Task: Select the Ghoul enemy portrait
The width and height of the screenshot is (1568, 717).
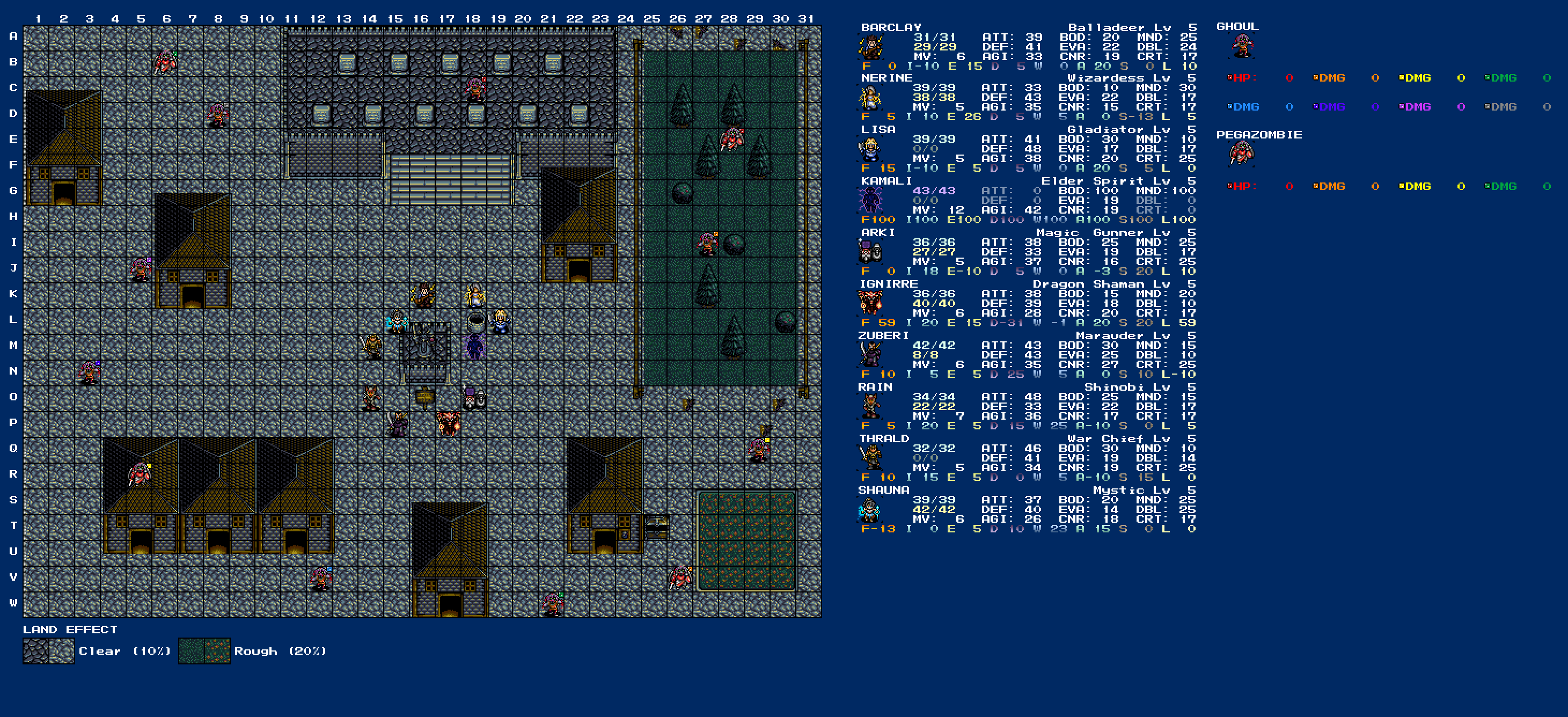Action: (x=1242, y=47)
